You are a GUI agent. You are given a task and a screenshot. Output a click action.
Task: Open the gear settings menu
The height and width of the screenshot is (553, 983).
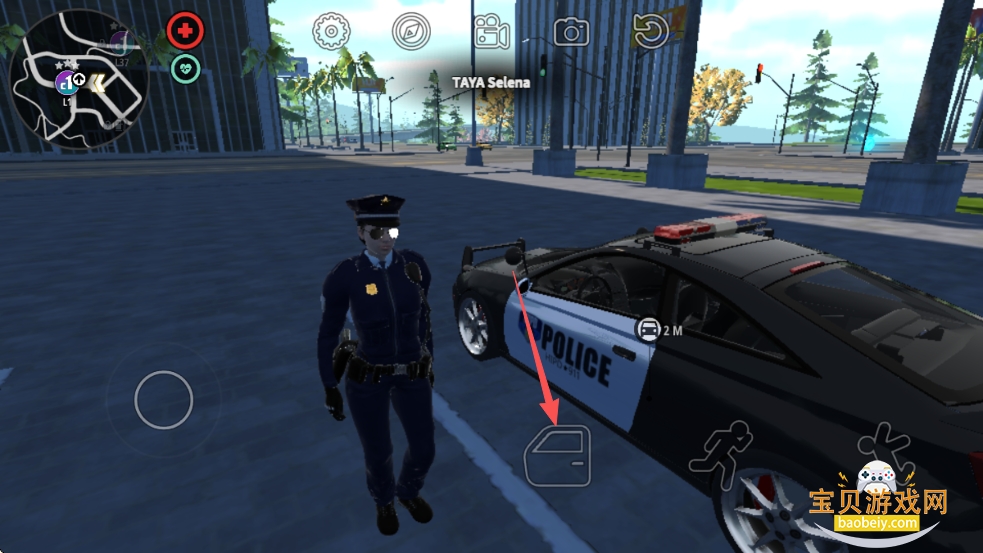point(331,32)
